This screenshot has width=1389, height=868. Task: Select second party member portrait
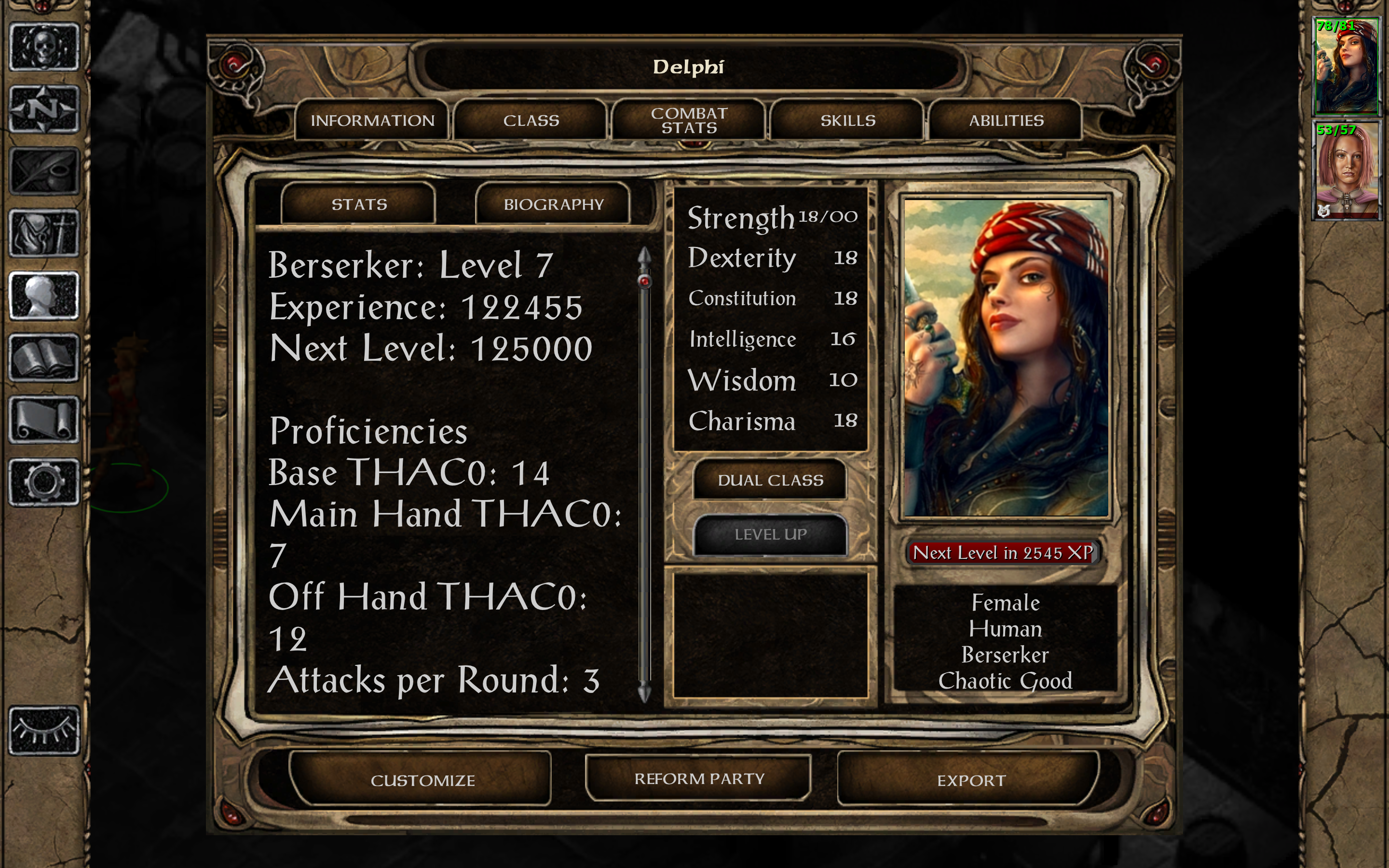(1348, 171)
